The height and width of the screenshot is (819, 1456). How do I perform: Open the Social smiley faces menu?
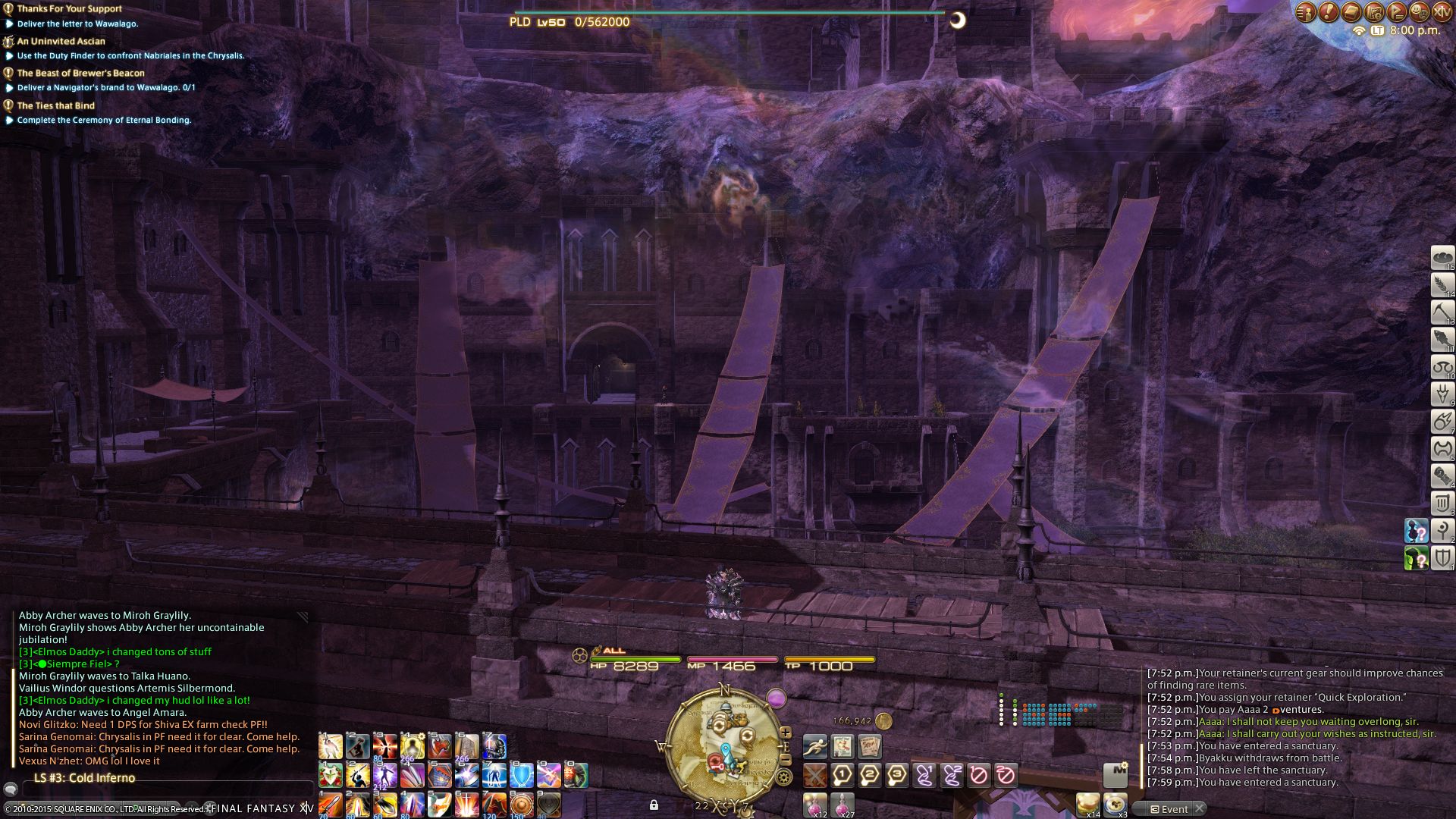(1419, 11)
